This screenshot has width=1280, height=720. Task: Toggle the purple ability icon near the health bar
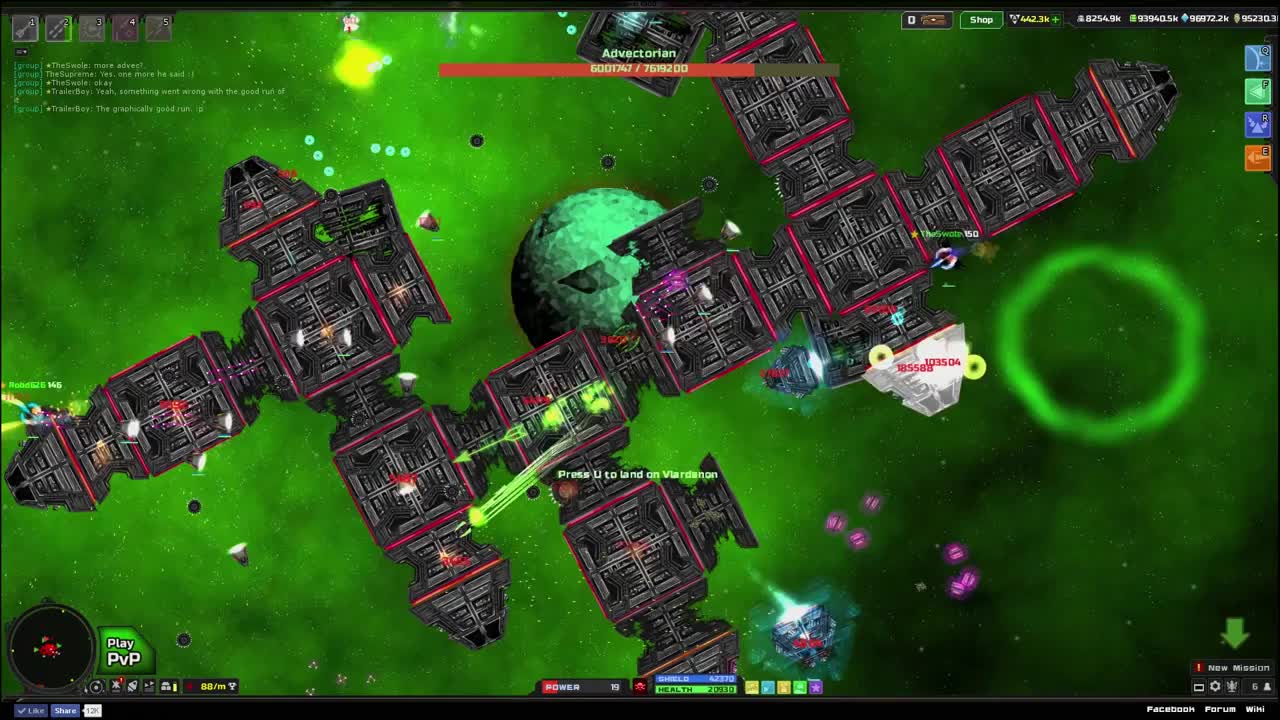click(x=815, y=687)
